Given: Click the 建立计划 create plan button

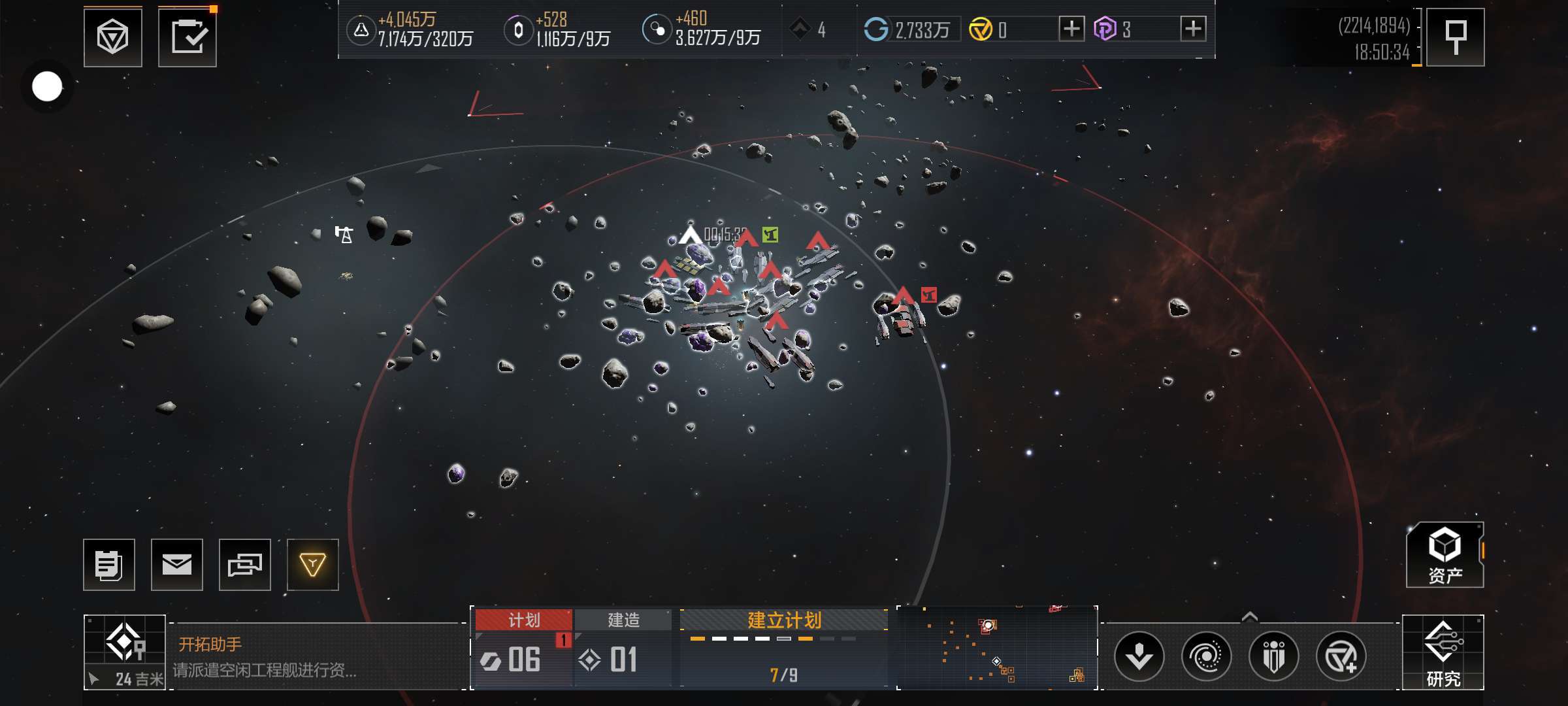Looking at the screenshot, I should 784,620.
